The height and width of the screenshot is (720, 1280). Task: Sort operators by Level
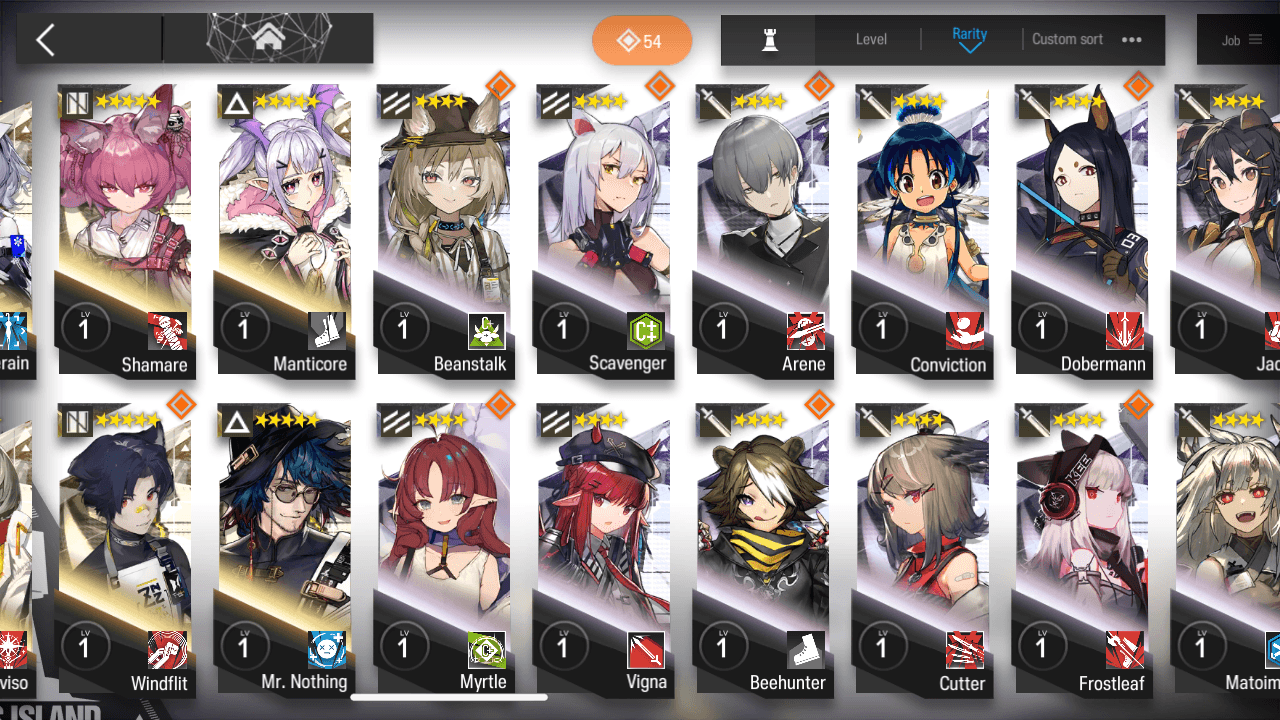point(871,40)
